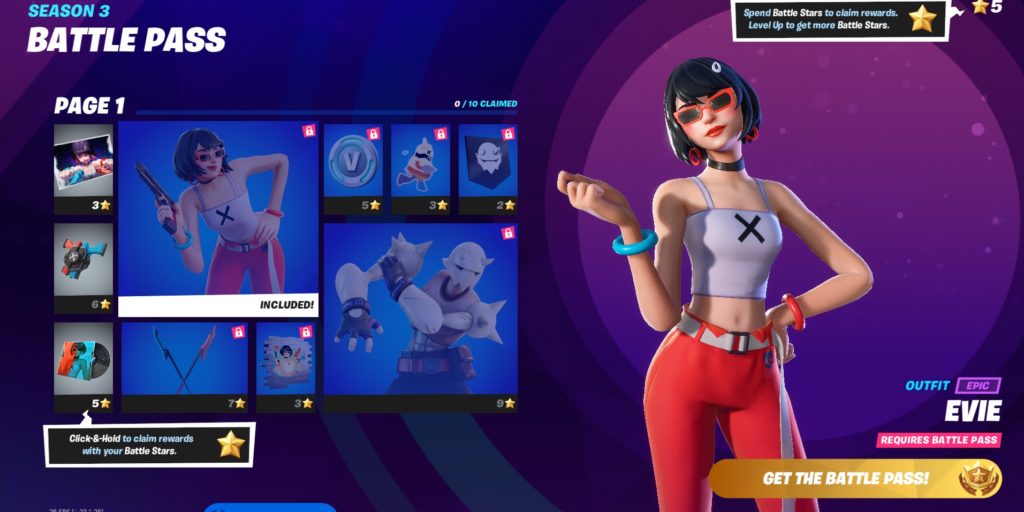Image resolution: width=1024 pixels, height=512 pixels.
Task: Select the running ghost emoticon reward
Action: tap(419, 168)
